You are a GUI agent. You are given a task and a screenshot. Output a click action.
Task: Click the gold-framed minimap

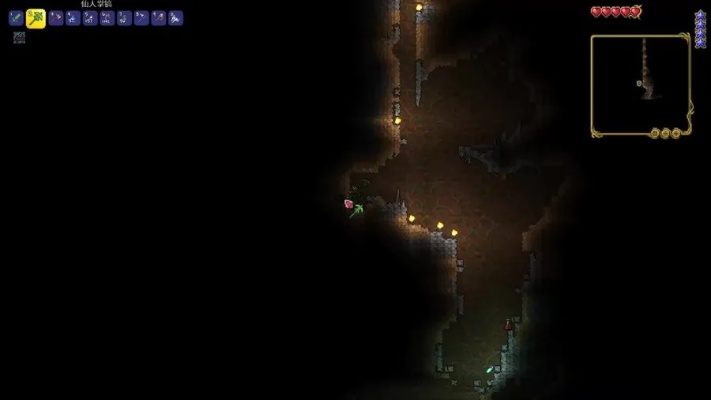click(x=640, y=85)
